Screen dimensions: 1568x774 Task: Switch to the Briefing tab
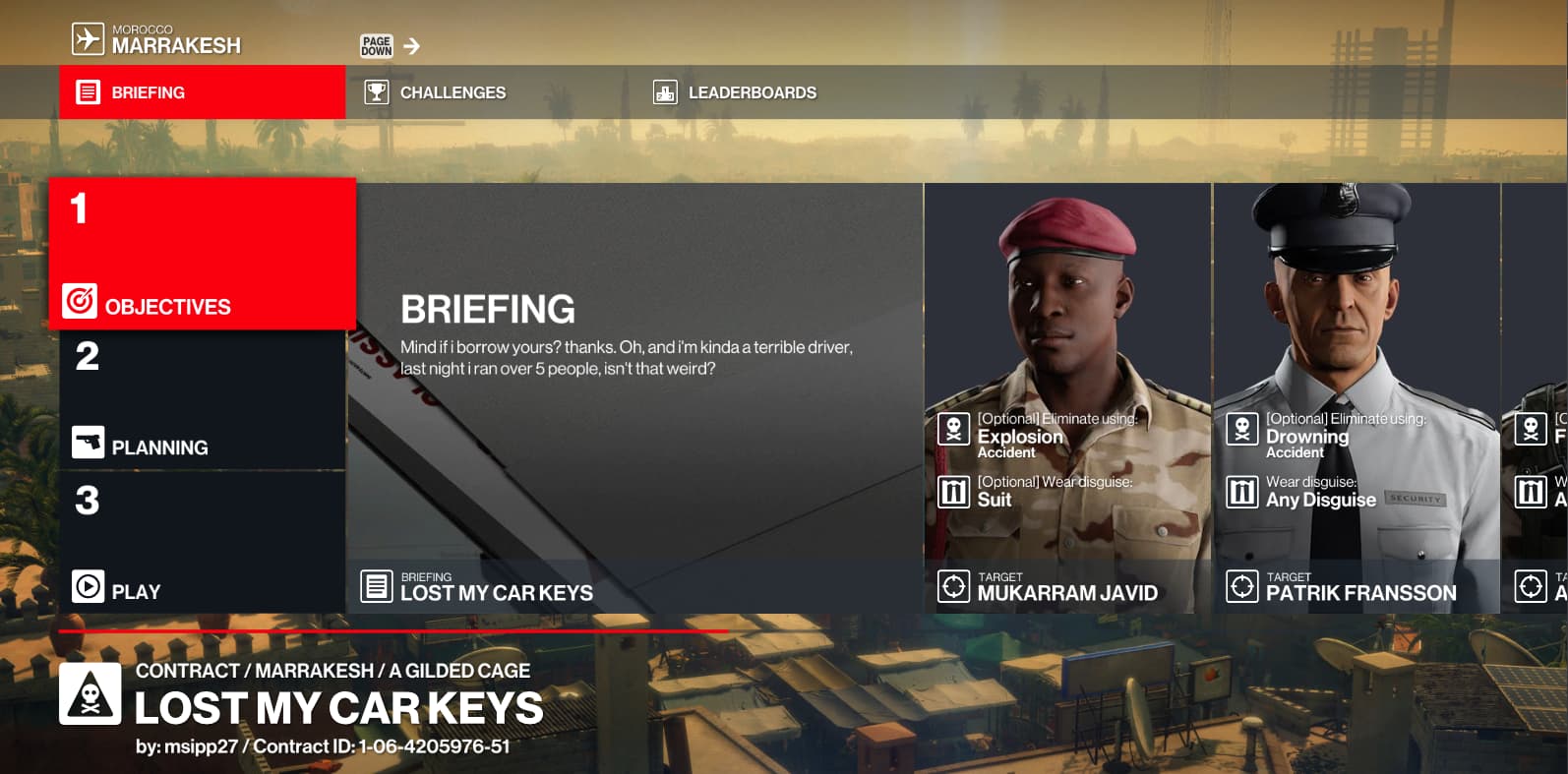(x=202, y=92)
